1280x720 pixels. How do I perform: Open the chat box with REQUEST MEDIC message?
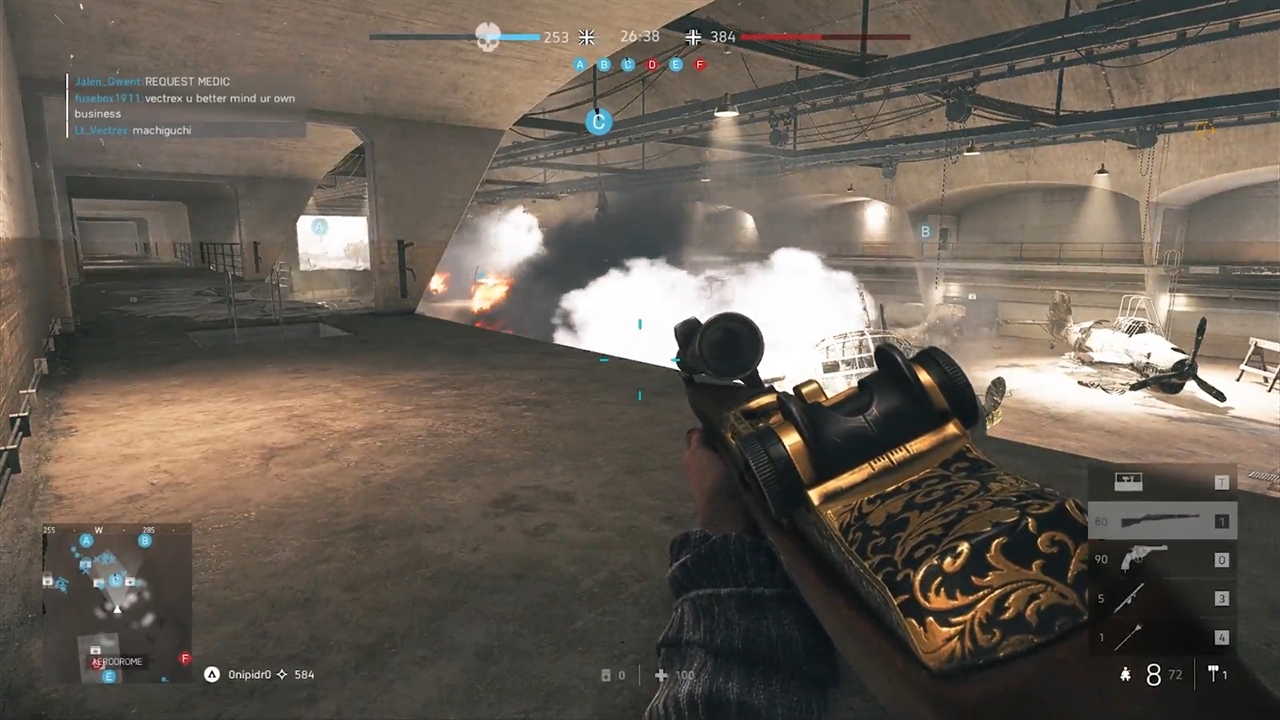coord(187,105)
